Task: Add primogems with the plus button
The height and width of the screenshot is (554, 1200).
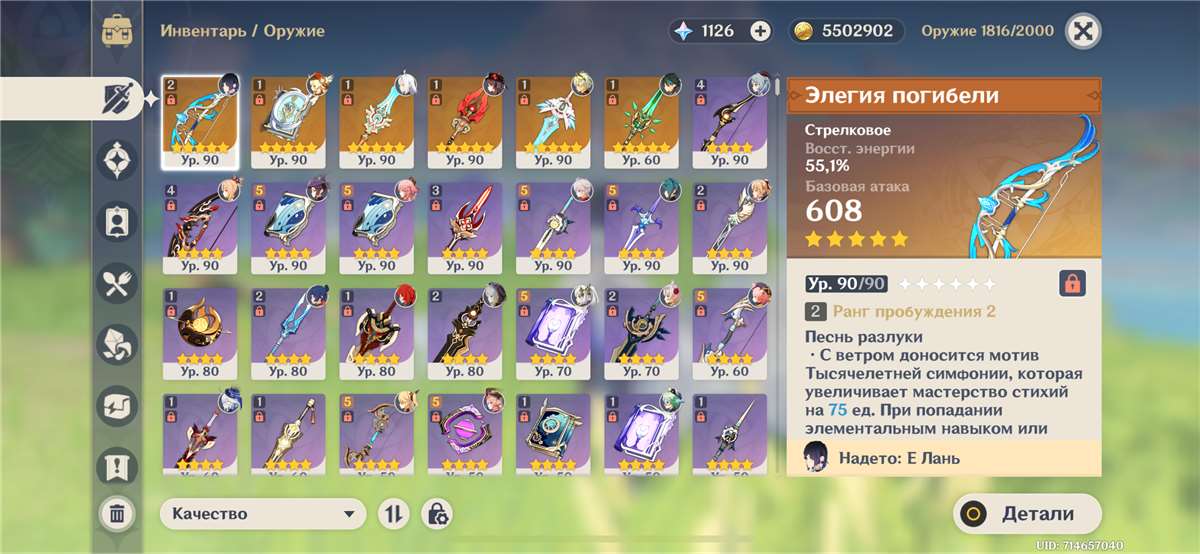Action: pos(760,31)
